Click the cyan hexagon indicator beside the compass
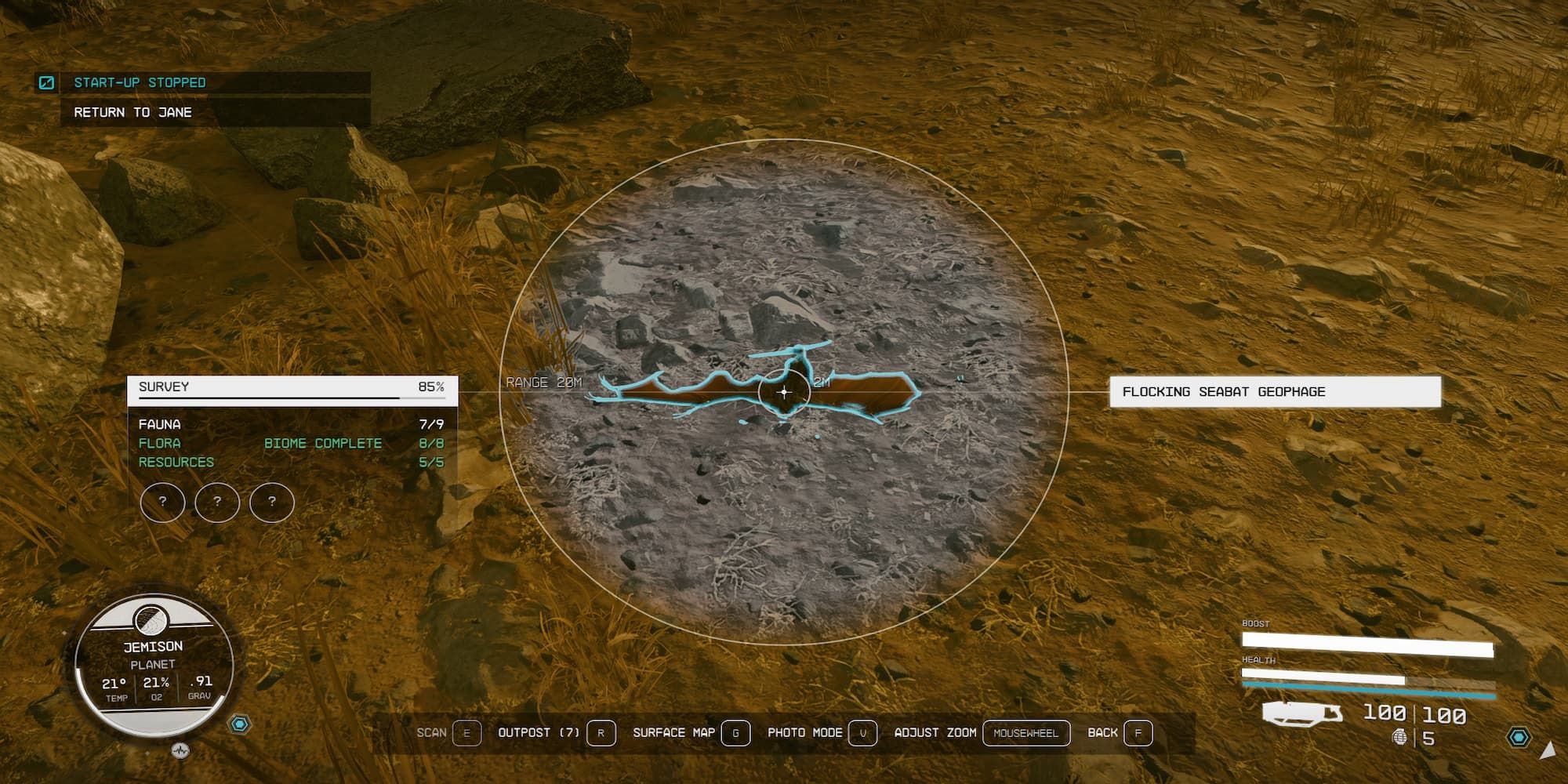1568x784 pixels. (239, 724)
